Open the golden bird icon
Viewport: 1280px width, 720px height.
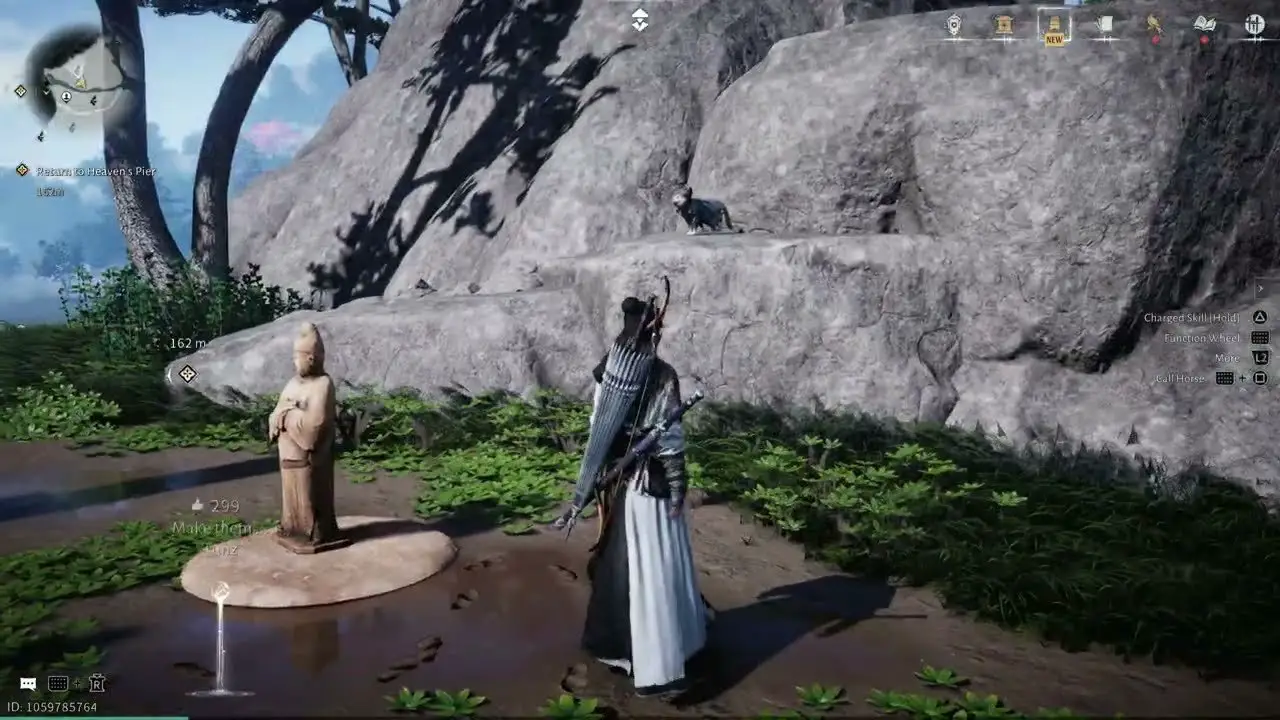tap(1154, 26)
